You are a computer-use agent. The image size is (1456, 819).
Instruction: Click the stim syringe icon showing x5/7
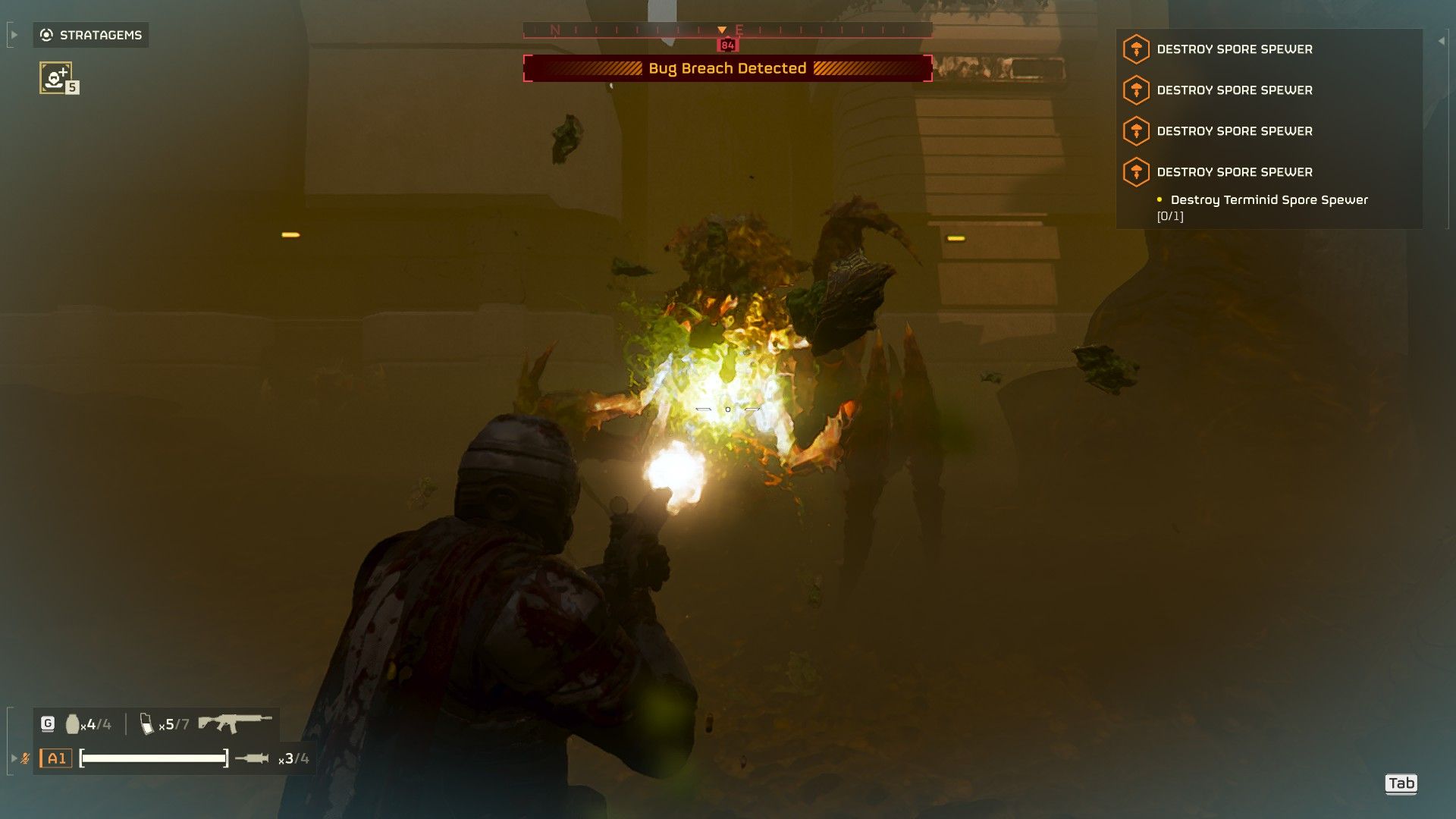[146, 723]
